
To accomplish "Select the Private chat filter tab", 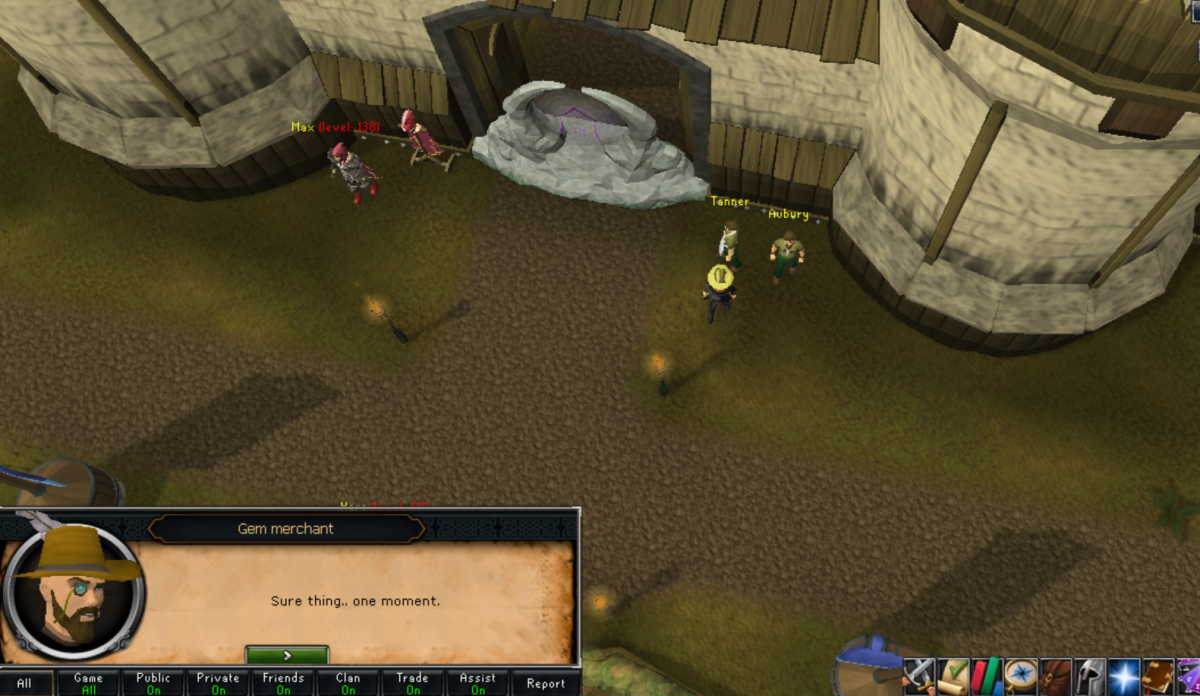I will point(218,683).
